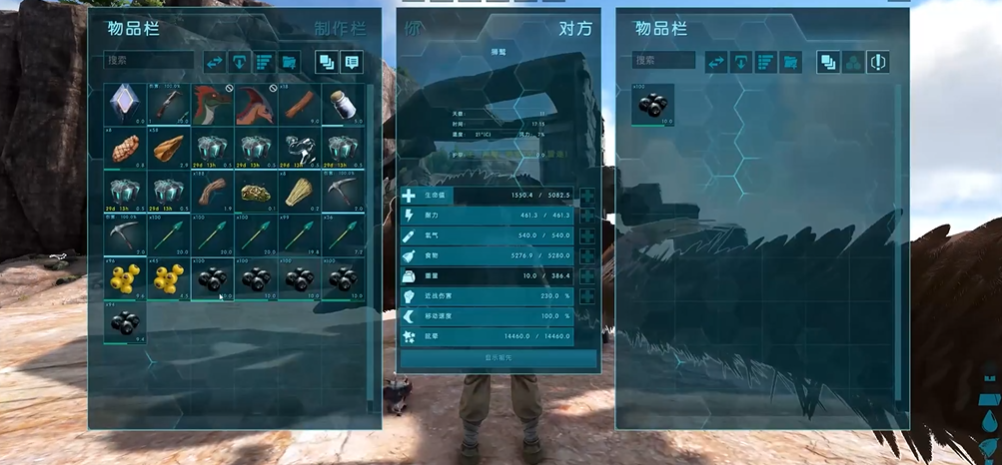
Task: Click the search box in the other inventory
Action: 663,61
